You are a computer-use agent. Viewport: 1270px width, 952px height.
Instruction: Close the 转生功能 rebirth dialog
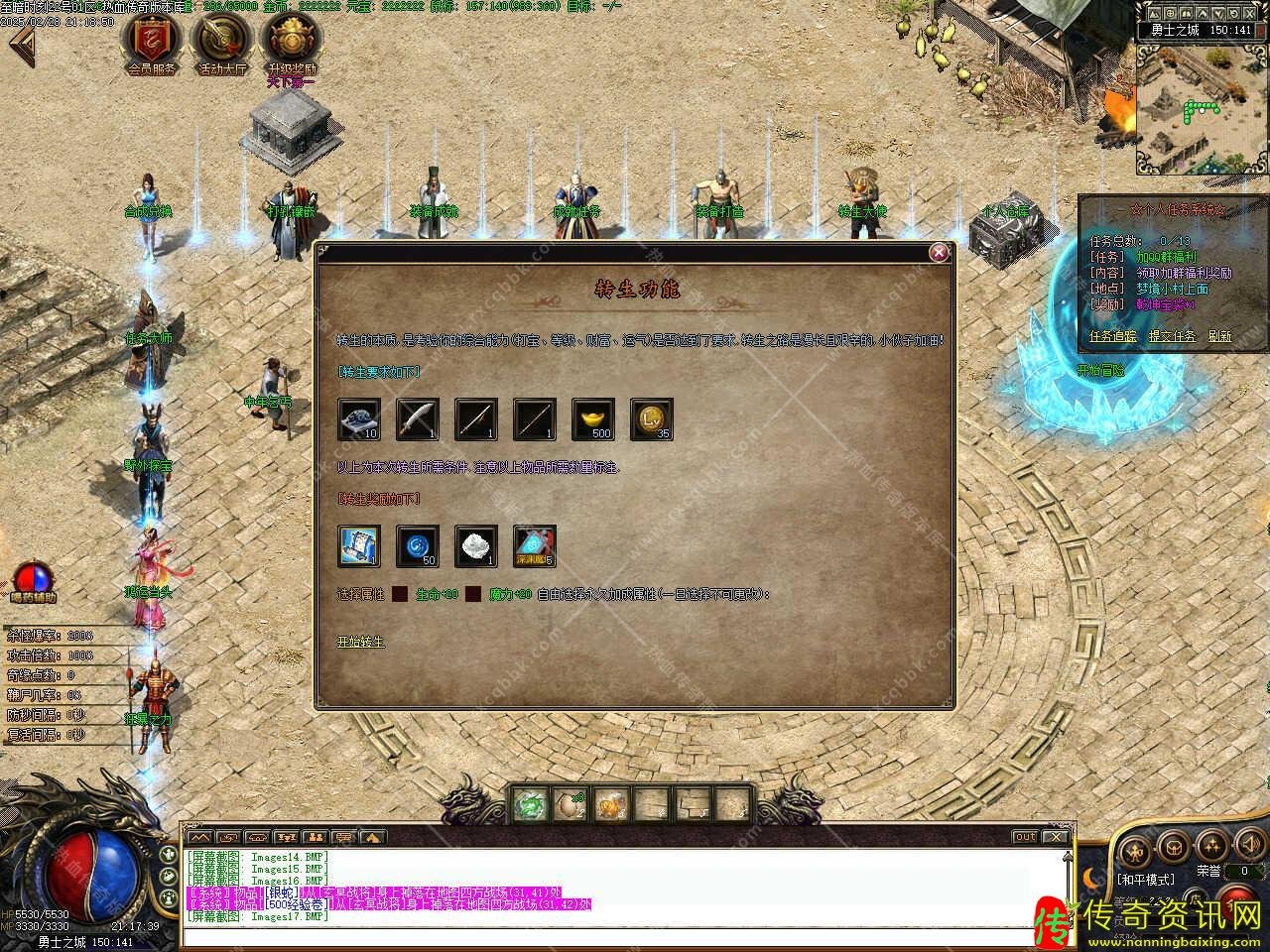(939, 253)
